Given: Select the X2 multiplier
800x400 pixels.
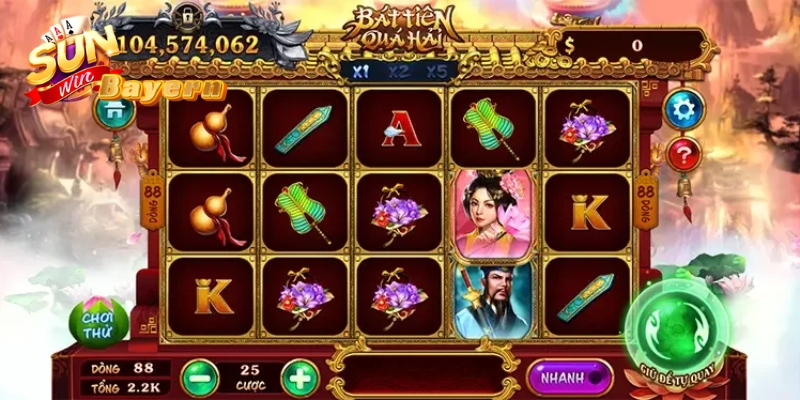Looking at the screenshot, I should tap(399, 71).
